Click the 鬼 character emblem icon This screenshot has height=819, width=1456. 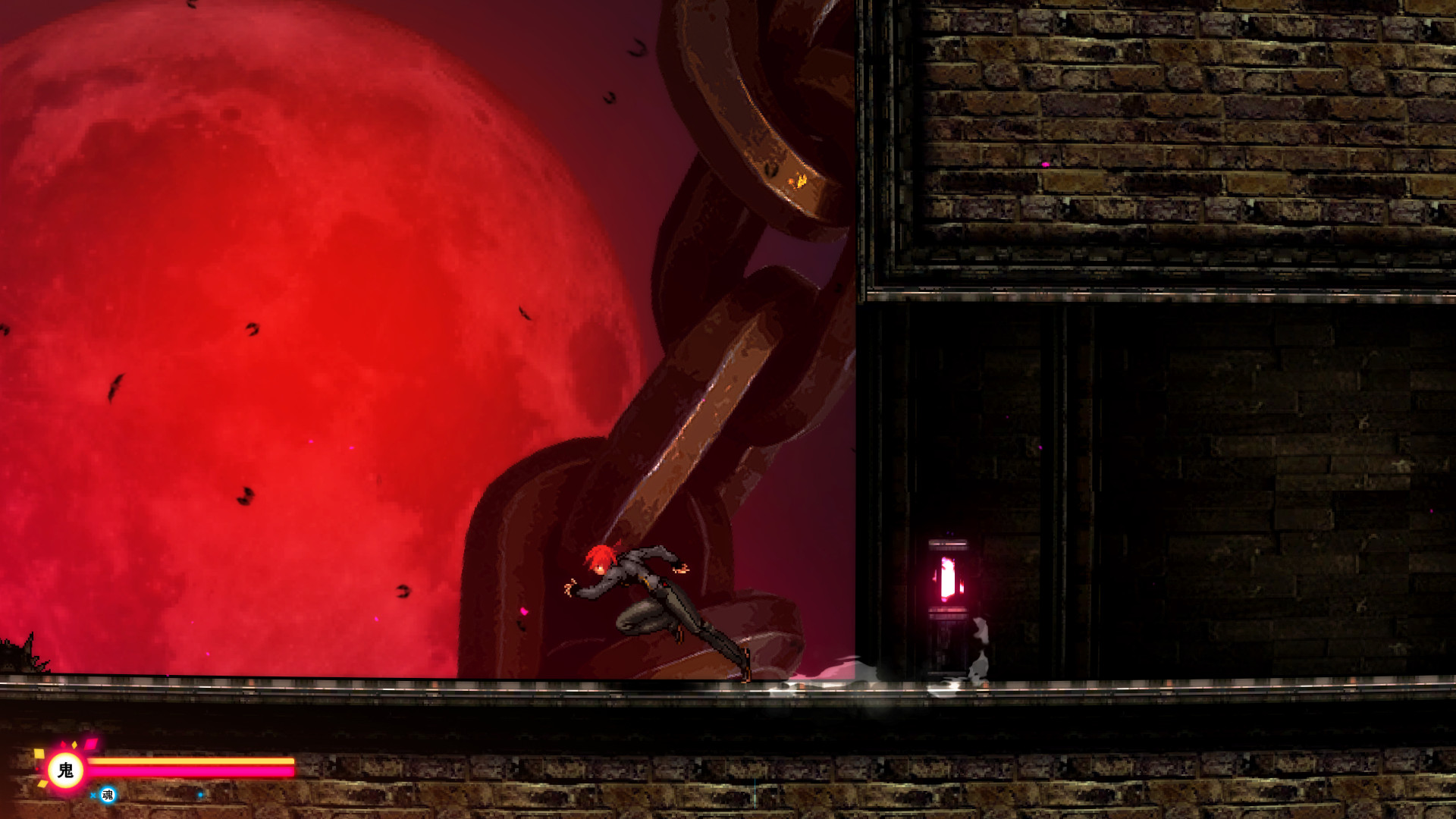tap(65, 768)
